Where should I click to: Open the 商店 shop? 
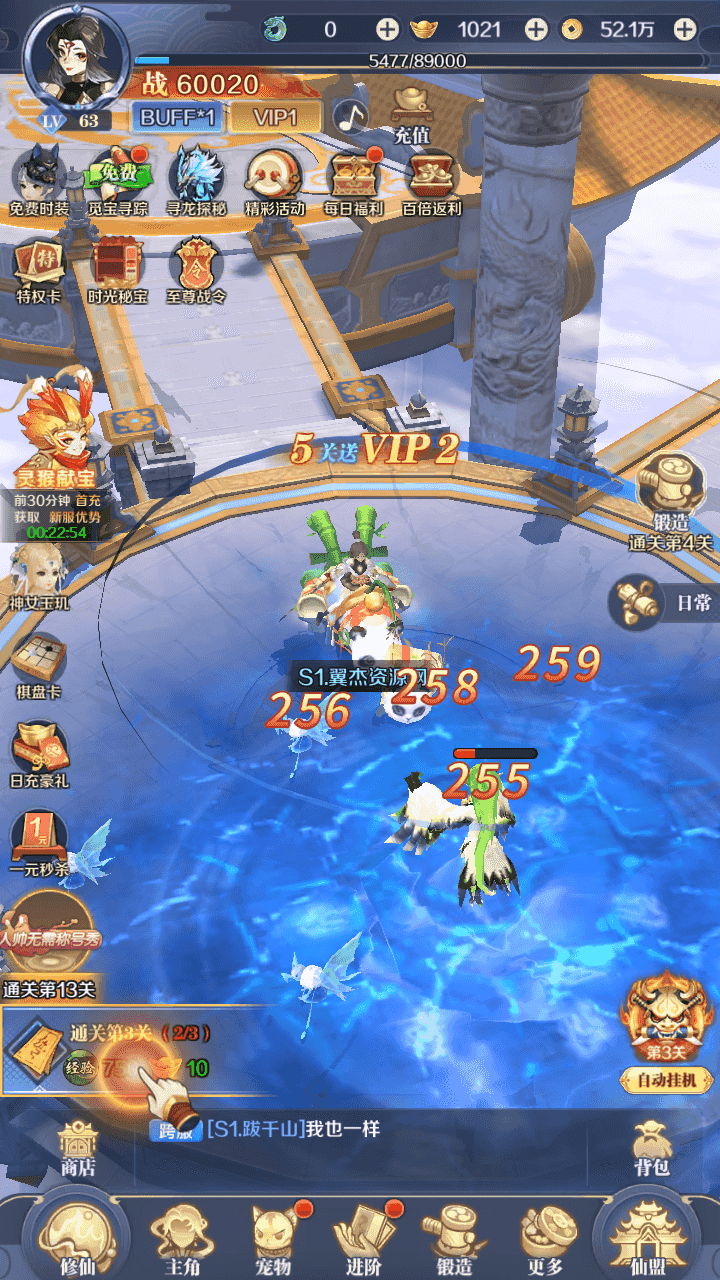pos(78,1148)
